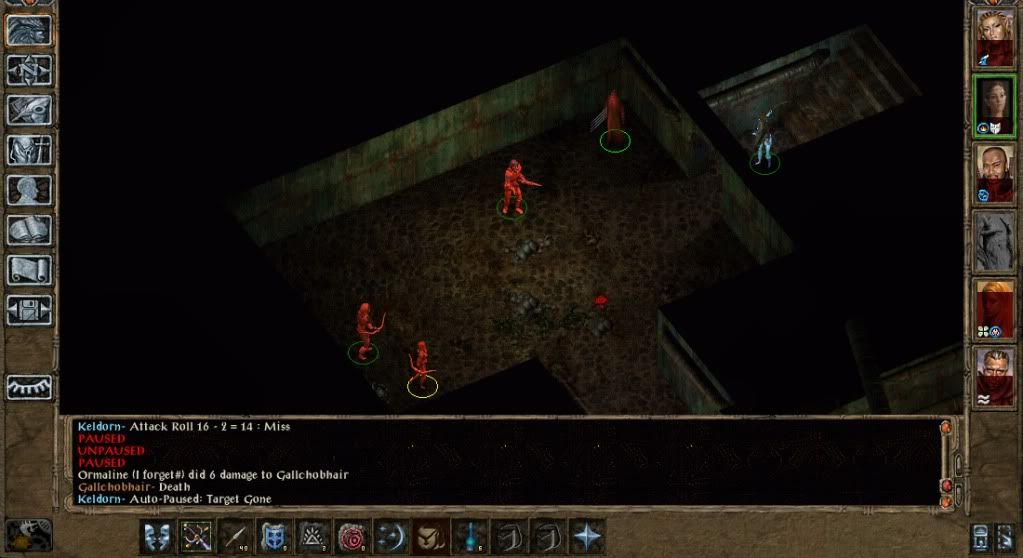Equip the bow quick weapon slot
The image size is (1023, 558).
(x=196, y=535)
